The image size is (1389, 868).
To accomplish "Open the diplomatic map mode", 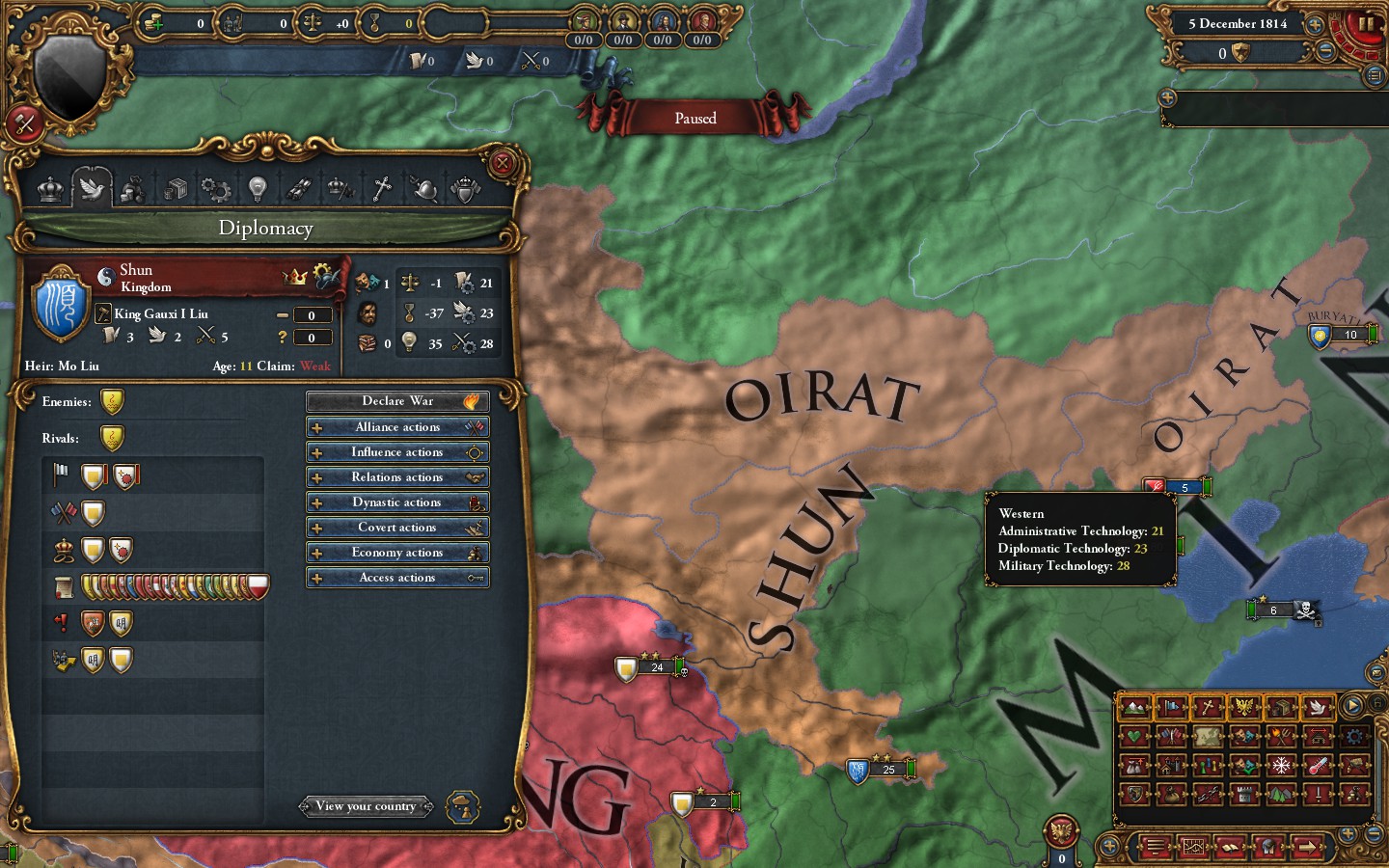I will 1320,707.
